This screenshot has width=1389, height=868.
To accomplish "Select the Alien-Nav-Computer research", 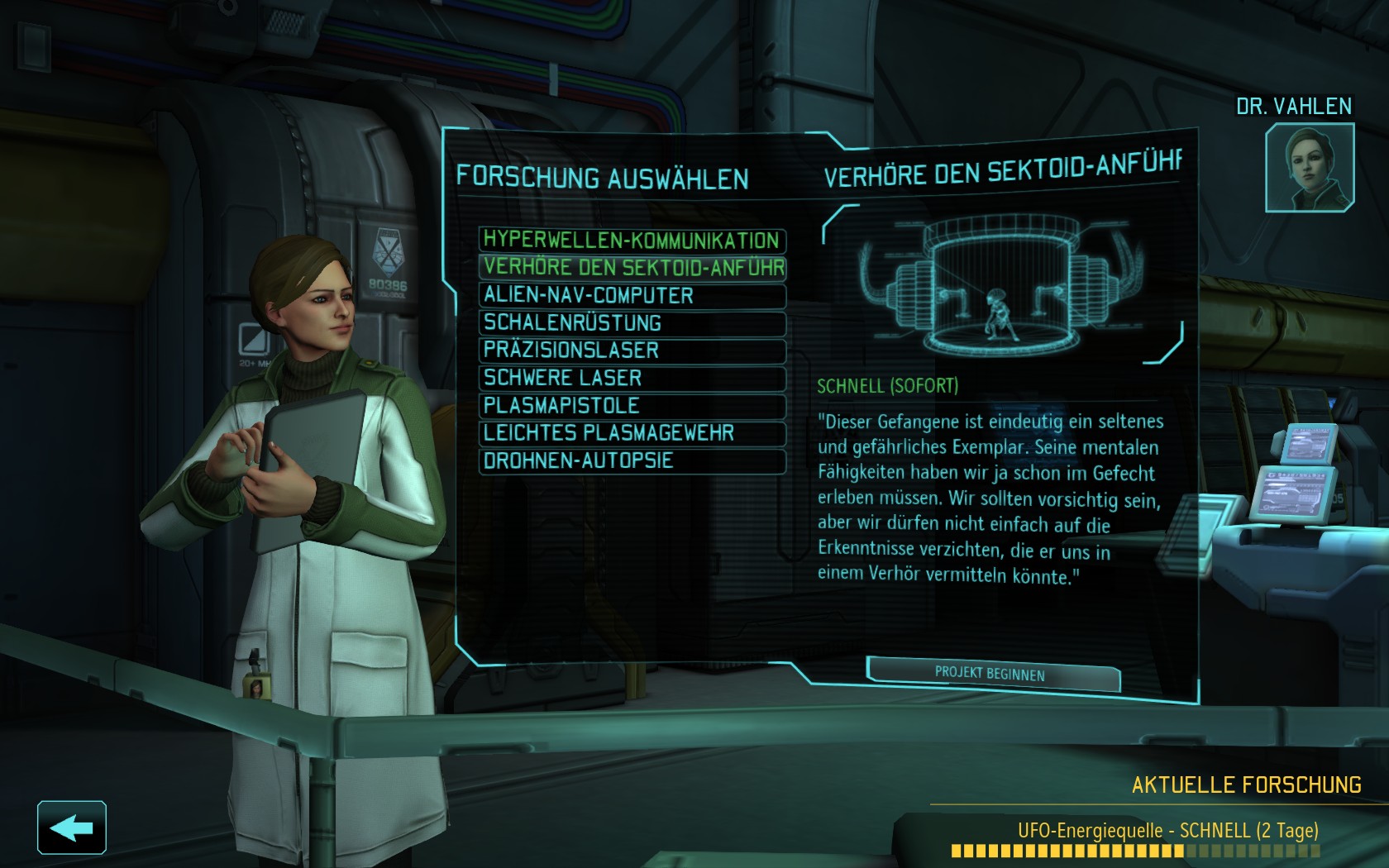I will click(632, 295).
